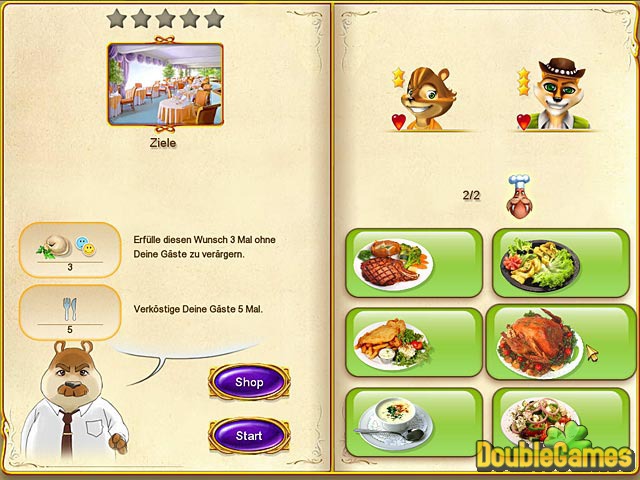The image size is (640, 480).
Task: Start the level
Action: click(x=249, y=436)
